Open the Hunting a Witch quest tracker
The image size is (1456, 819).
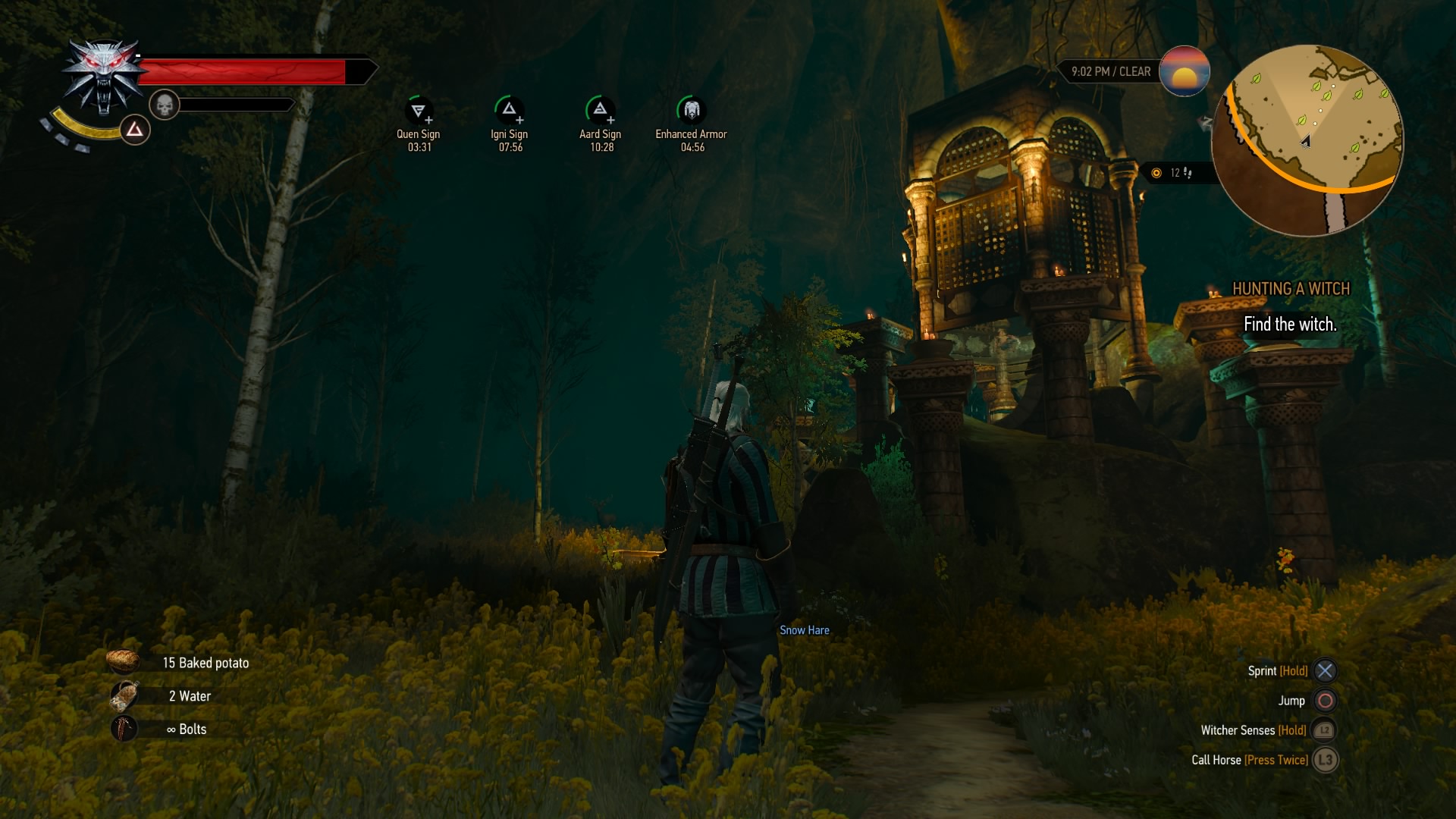tap(1291, 289)
